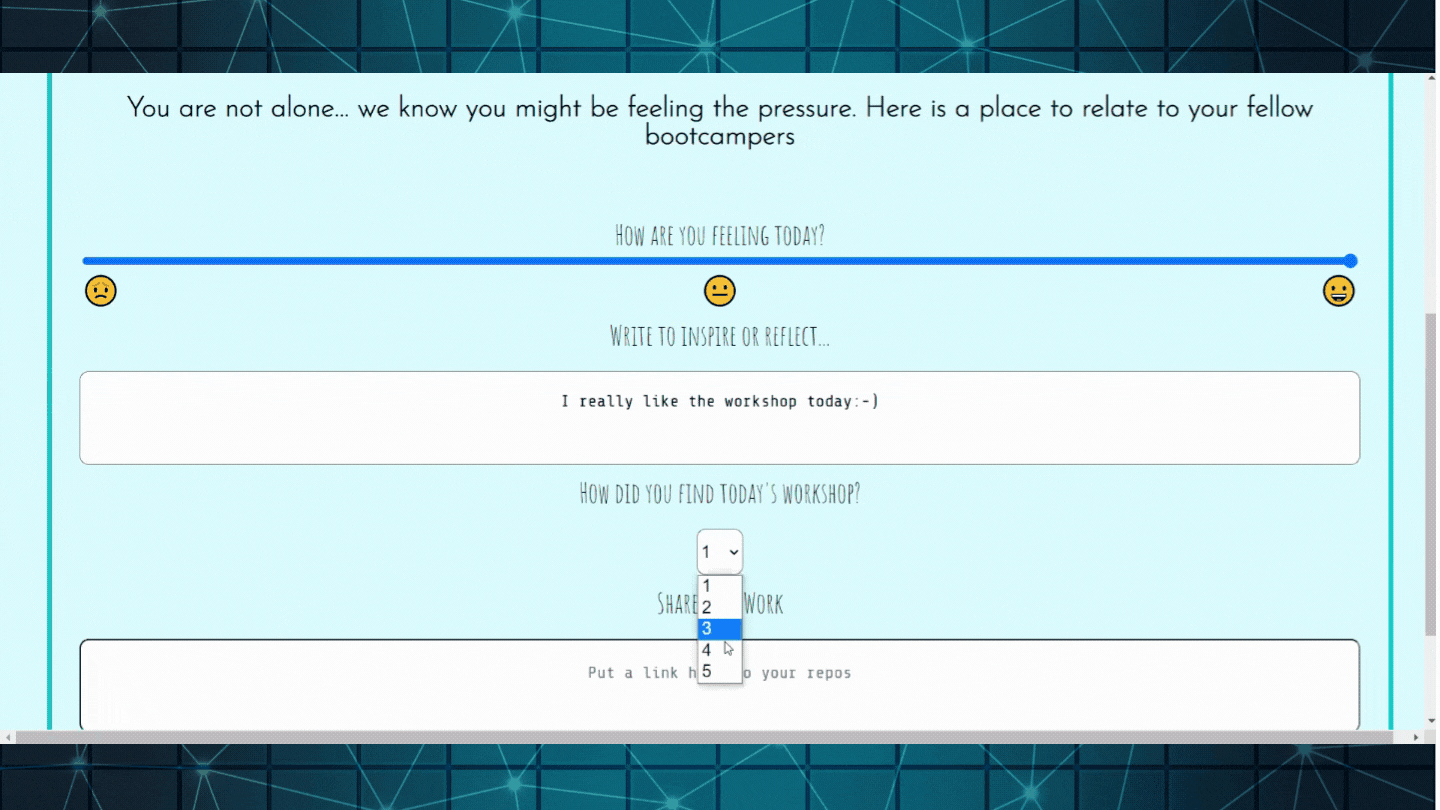Click the mood slider handle on the right
This screenshot has height=810, width=1440.
(x=1352, y=260)
